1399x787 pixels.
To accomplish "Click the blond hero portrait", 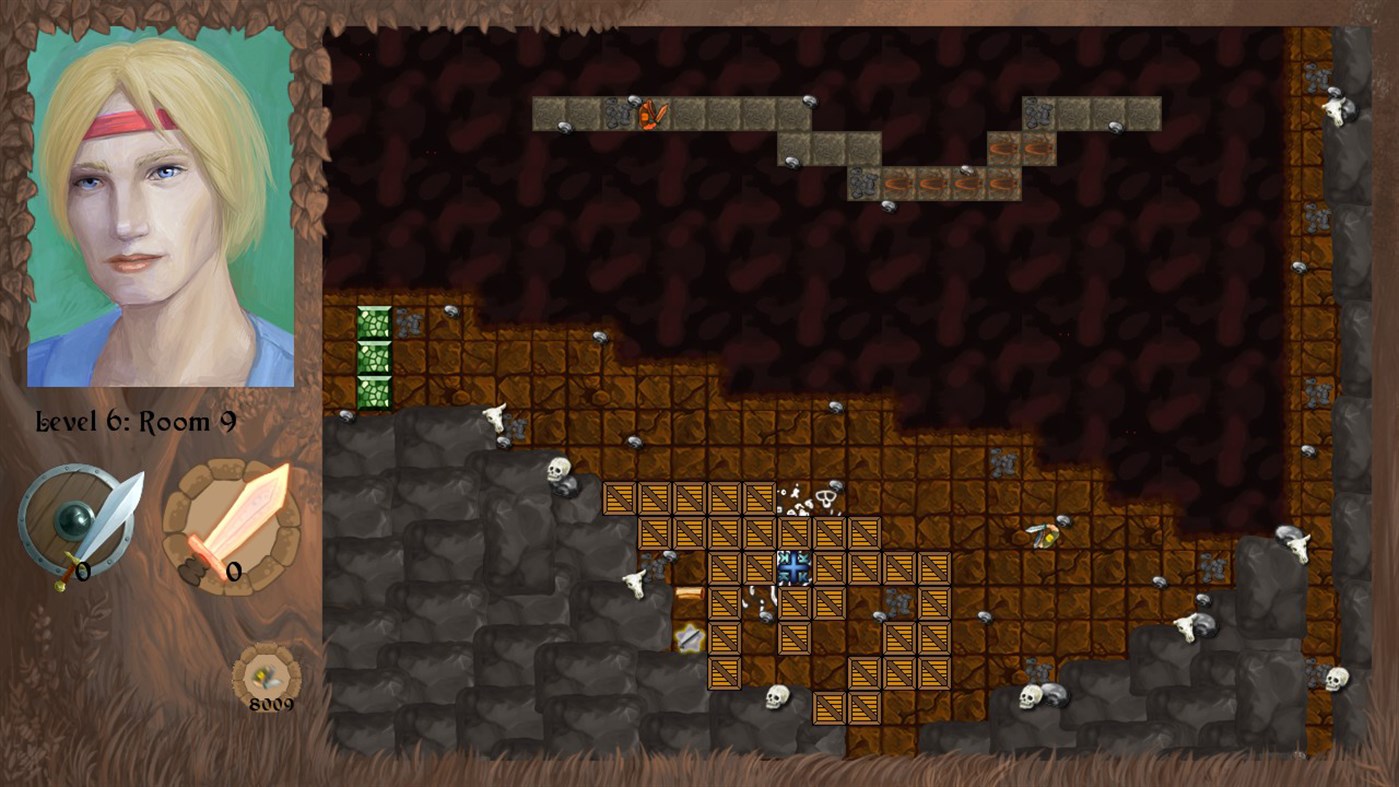I will click(x=161, y=207).
